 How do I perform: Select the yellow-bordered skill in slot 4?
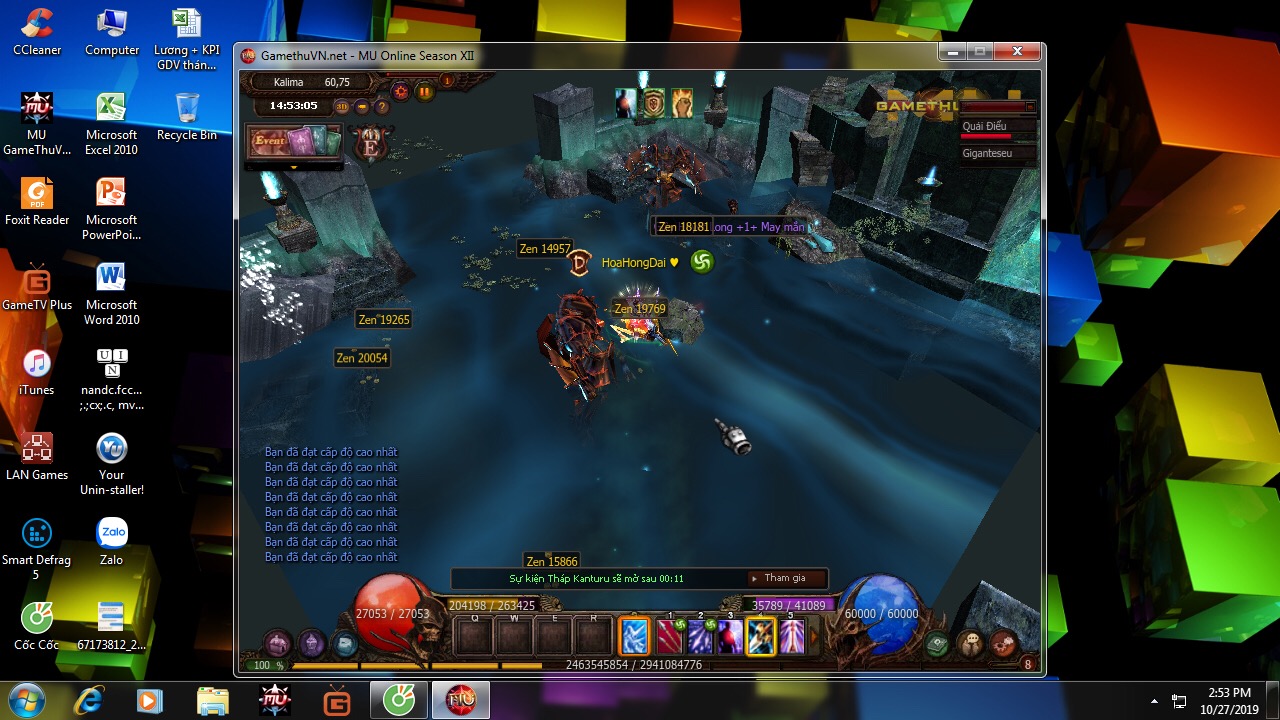(x=761, y=636)
